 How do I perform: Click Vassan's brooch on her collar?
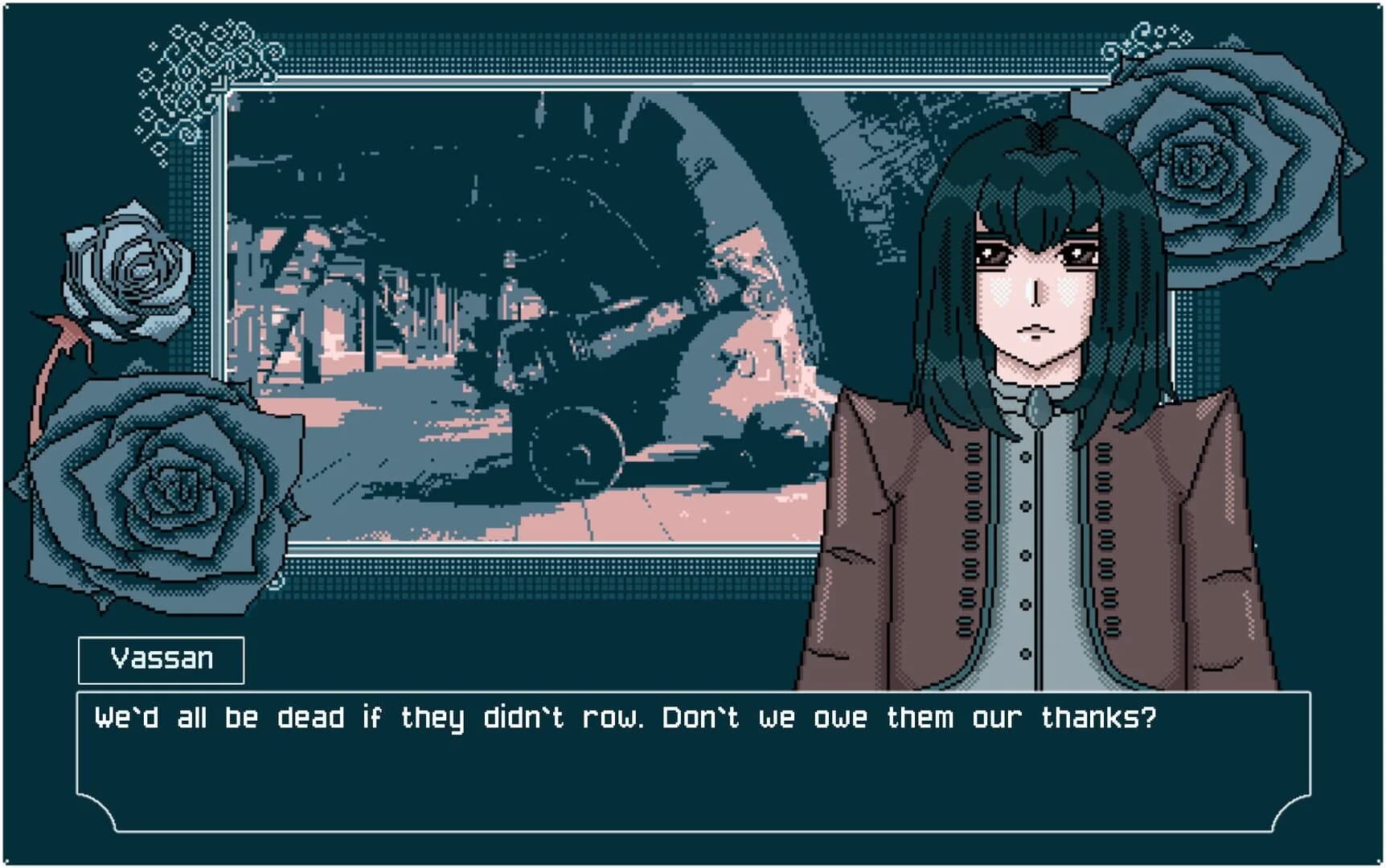click(x=1038, y=408)
